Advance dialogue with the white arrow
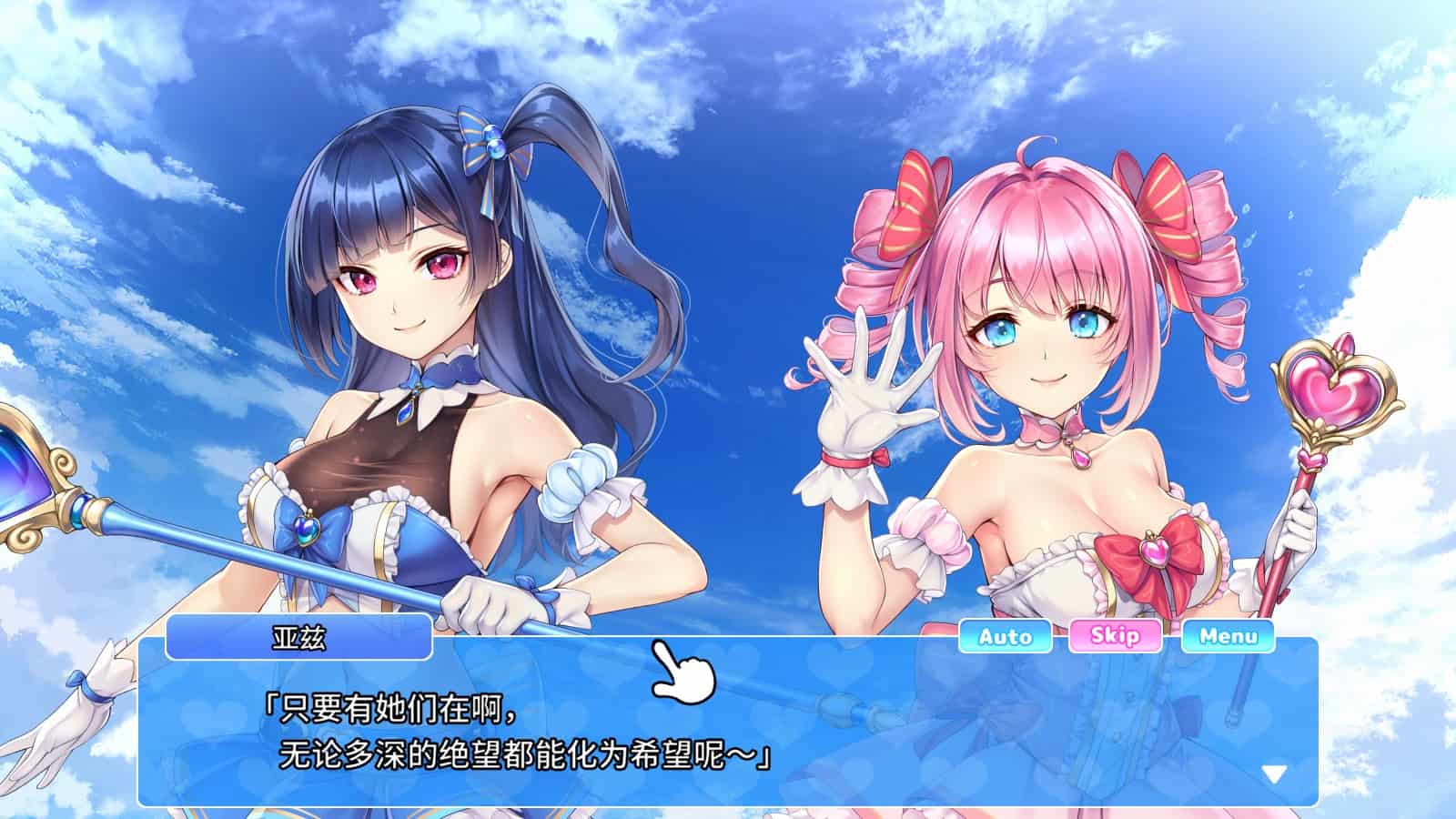This screenshot has height=819, width=1456. point(1274,774)
